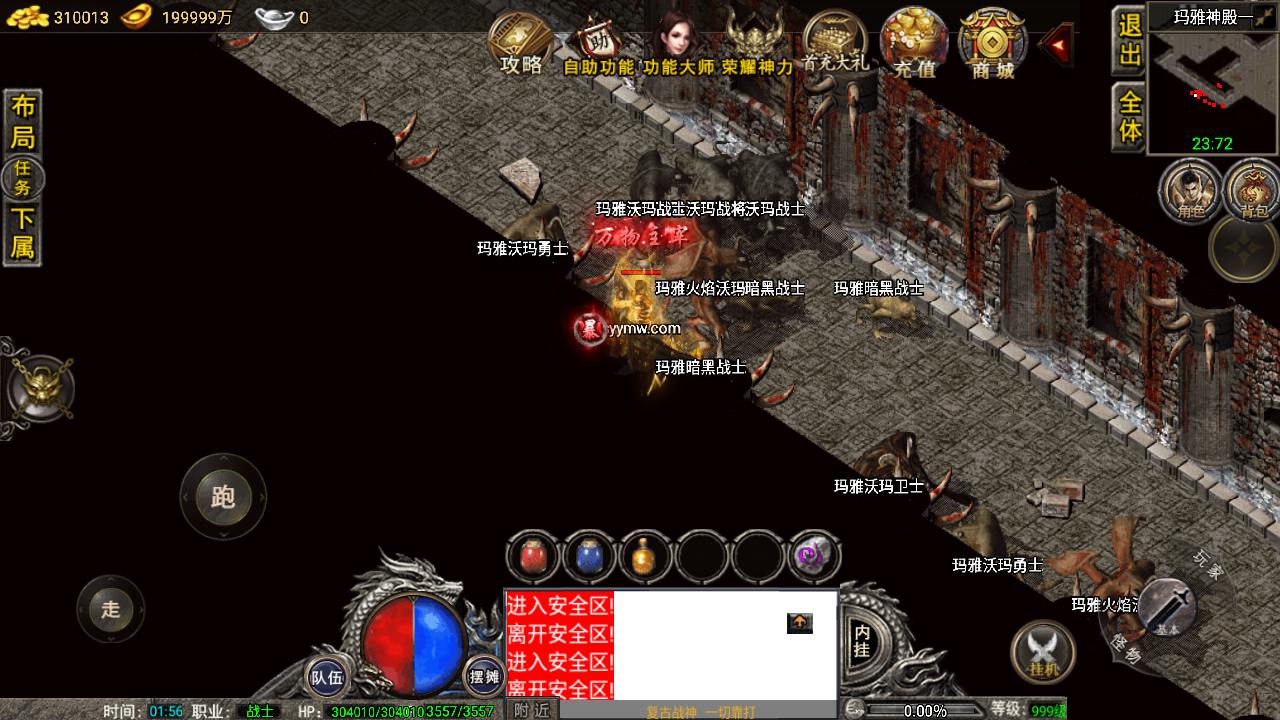The width and height of the screenshot is (1280, 720).
Task: Toggle the 跑 run mode button
Action: (222, 497)
